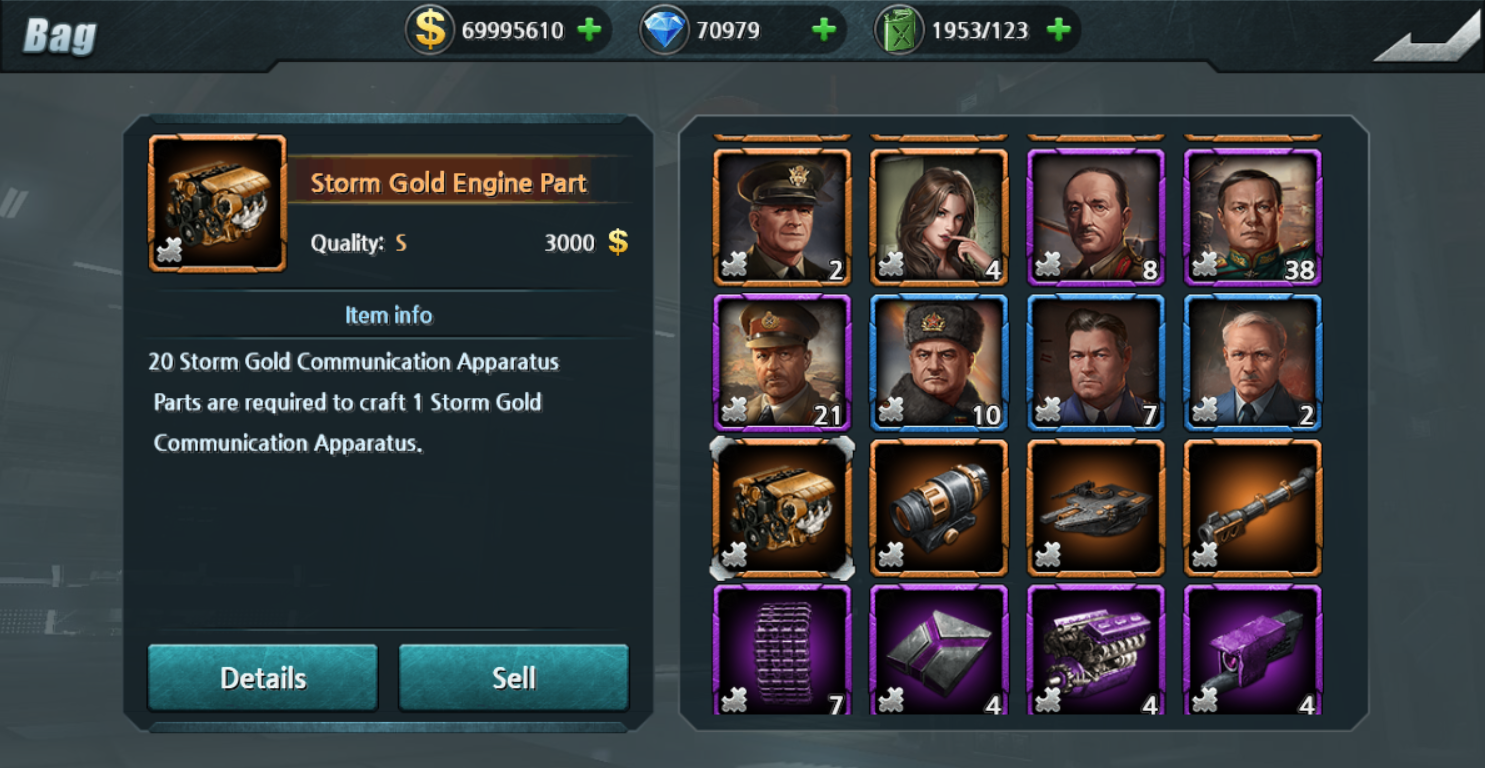Select the brown-haired woman officer card
This screenshot has height=768, width=1485.
939,217
